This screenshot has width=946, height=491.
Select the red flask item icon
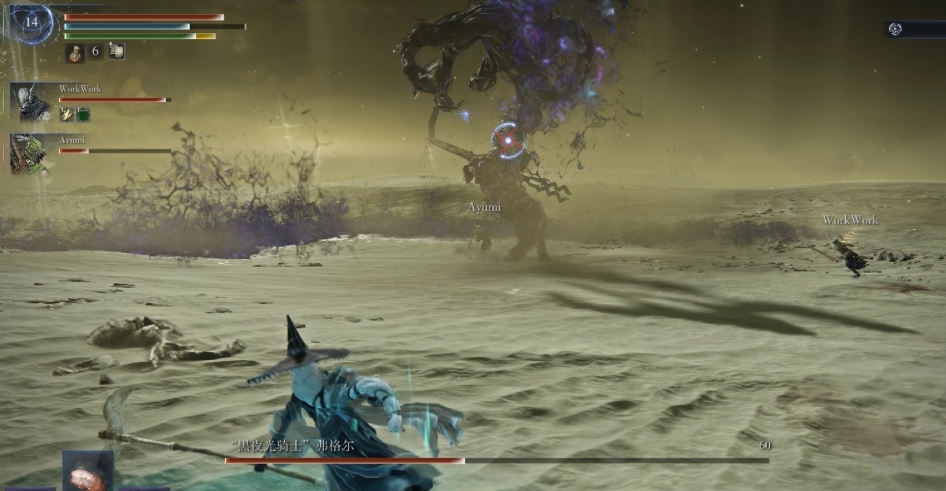(75, 53)
